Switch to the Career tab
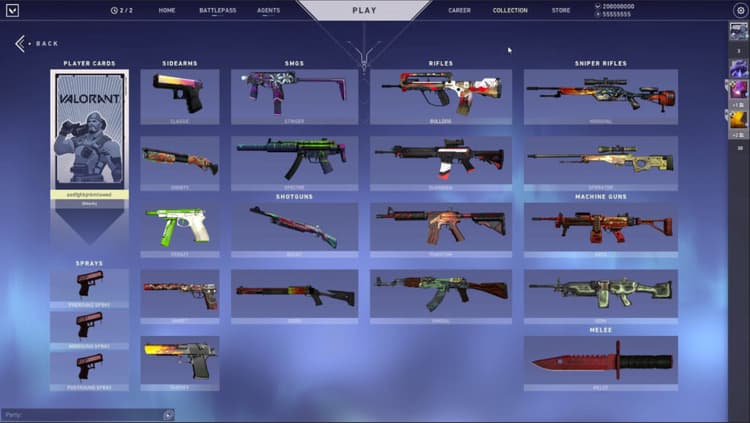Screen dimensions: 750x423 [459, 10]
